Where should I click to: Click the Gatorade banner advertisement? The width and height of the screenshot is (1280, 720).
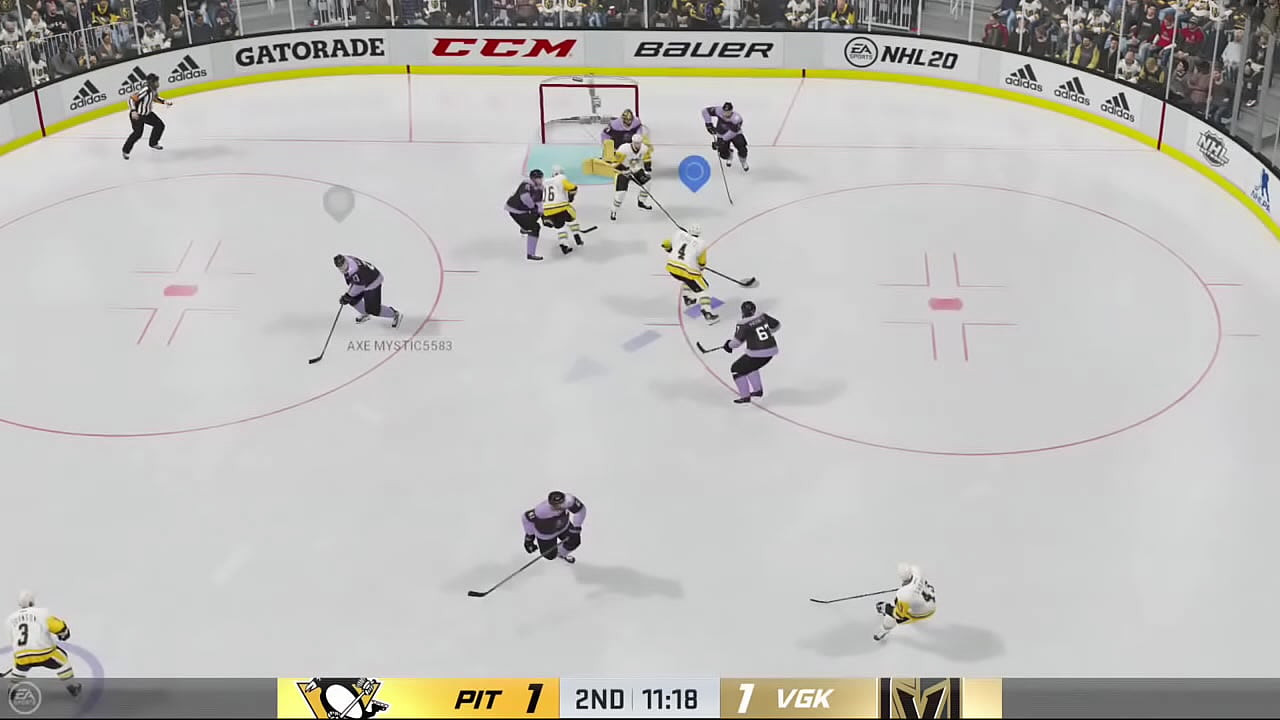point(309,50)
